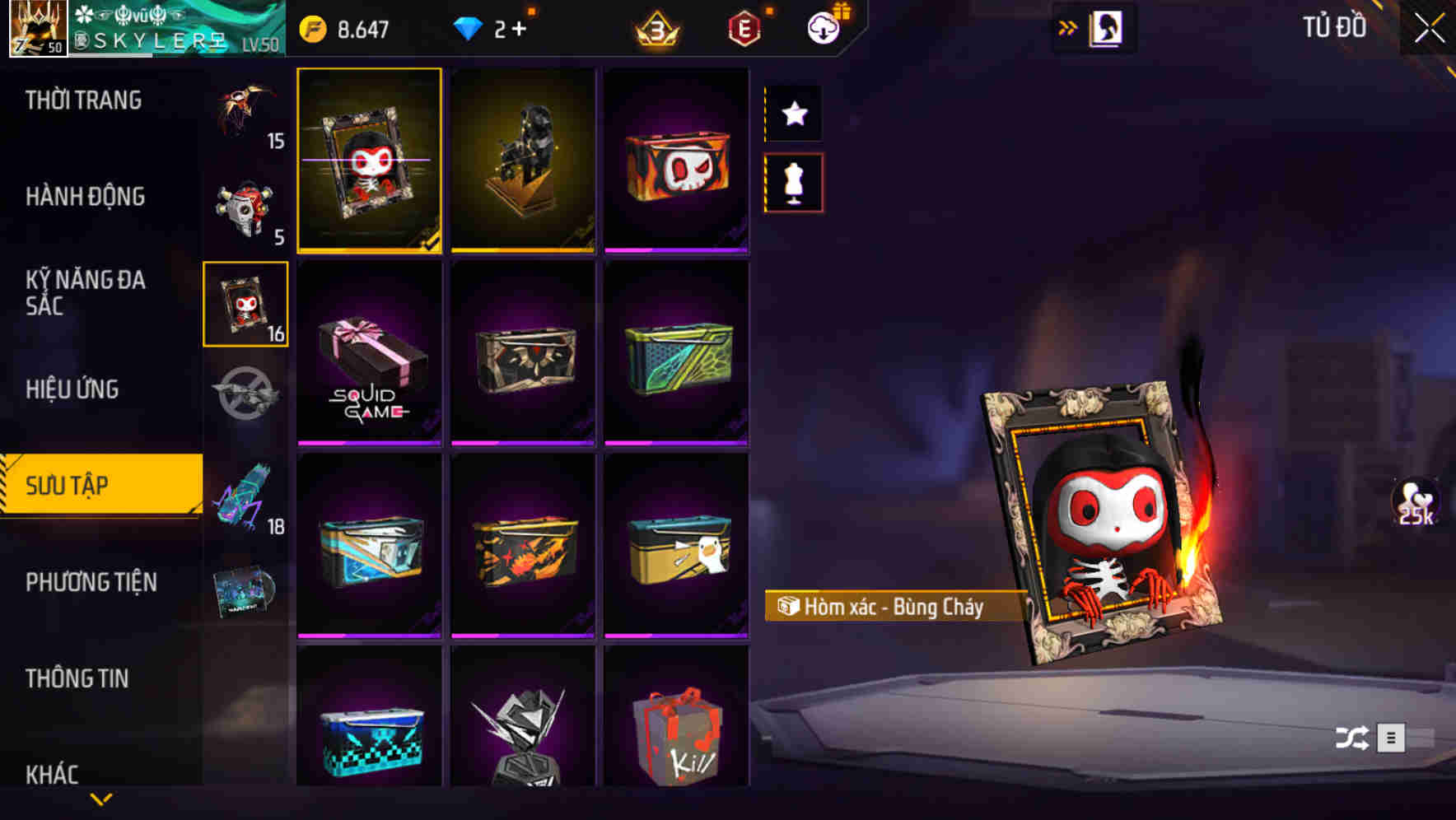Expand the sidebar with the bottom chevron
Screen dimensions: 1456x820
tap(101, 797)
